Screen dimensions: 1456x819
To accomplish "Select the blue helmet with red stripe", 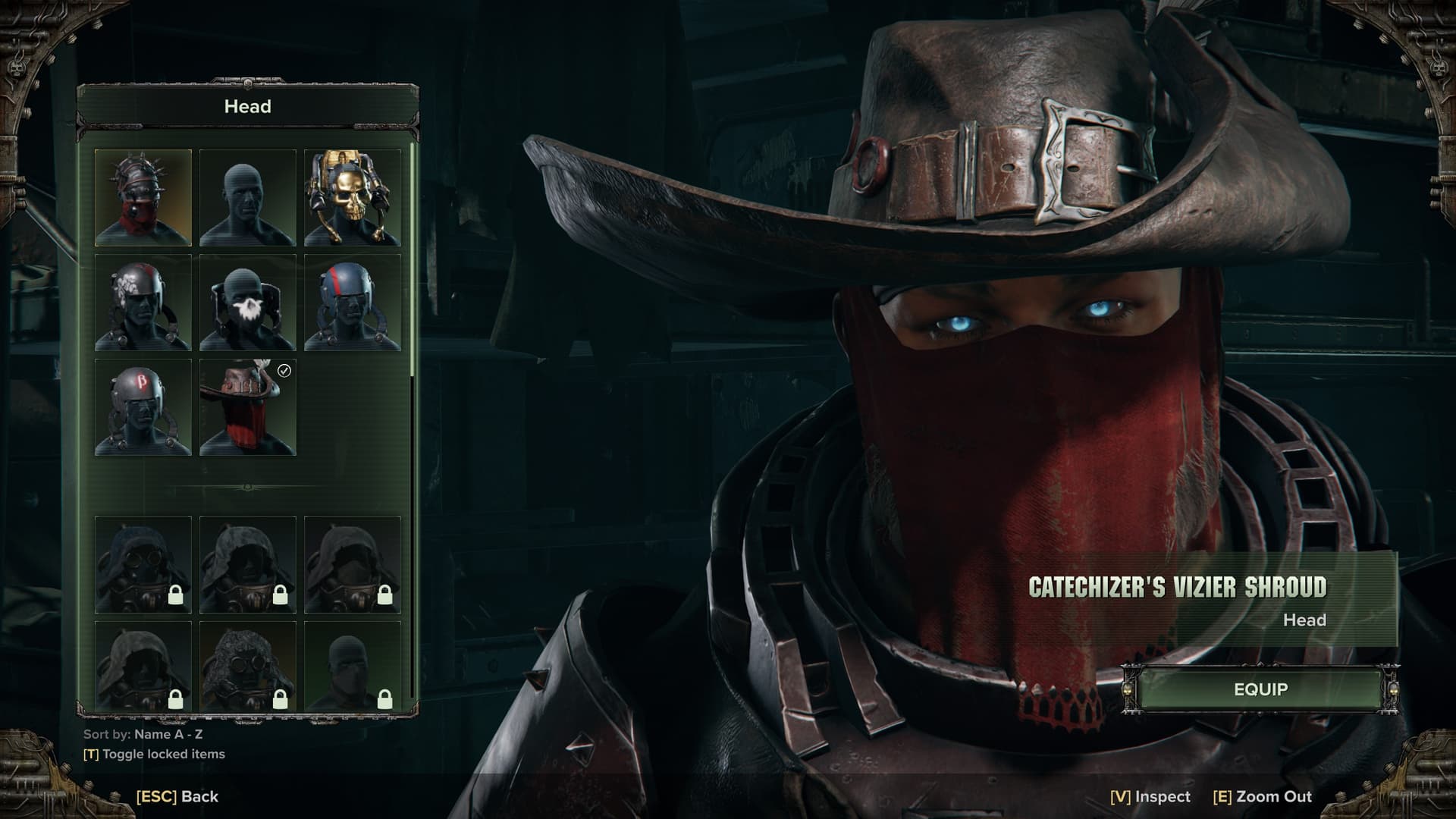I will [x=353, y=303].
